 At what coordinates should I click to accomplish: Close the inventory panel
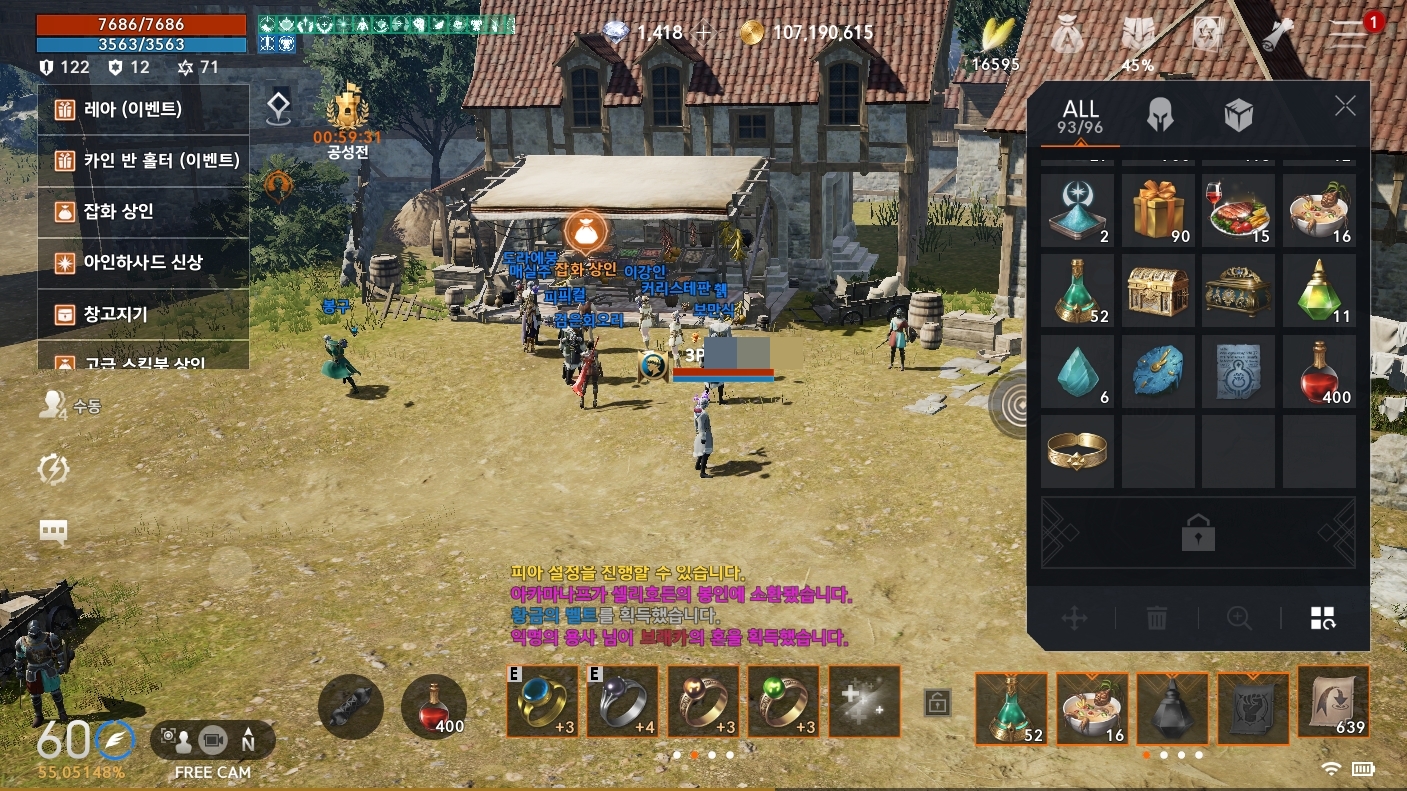[1345, 107]
